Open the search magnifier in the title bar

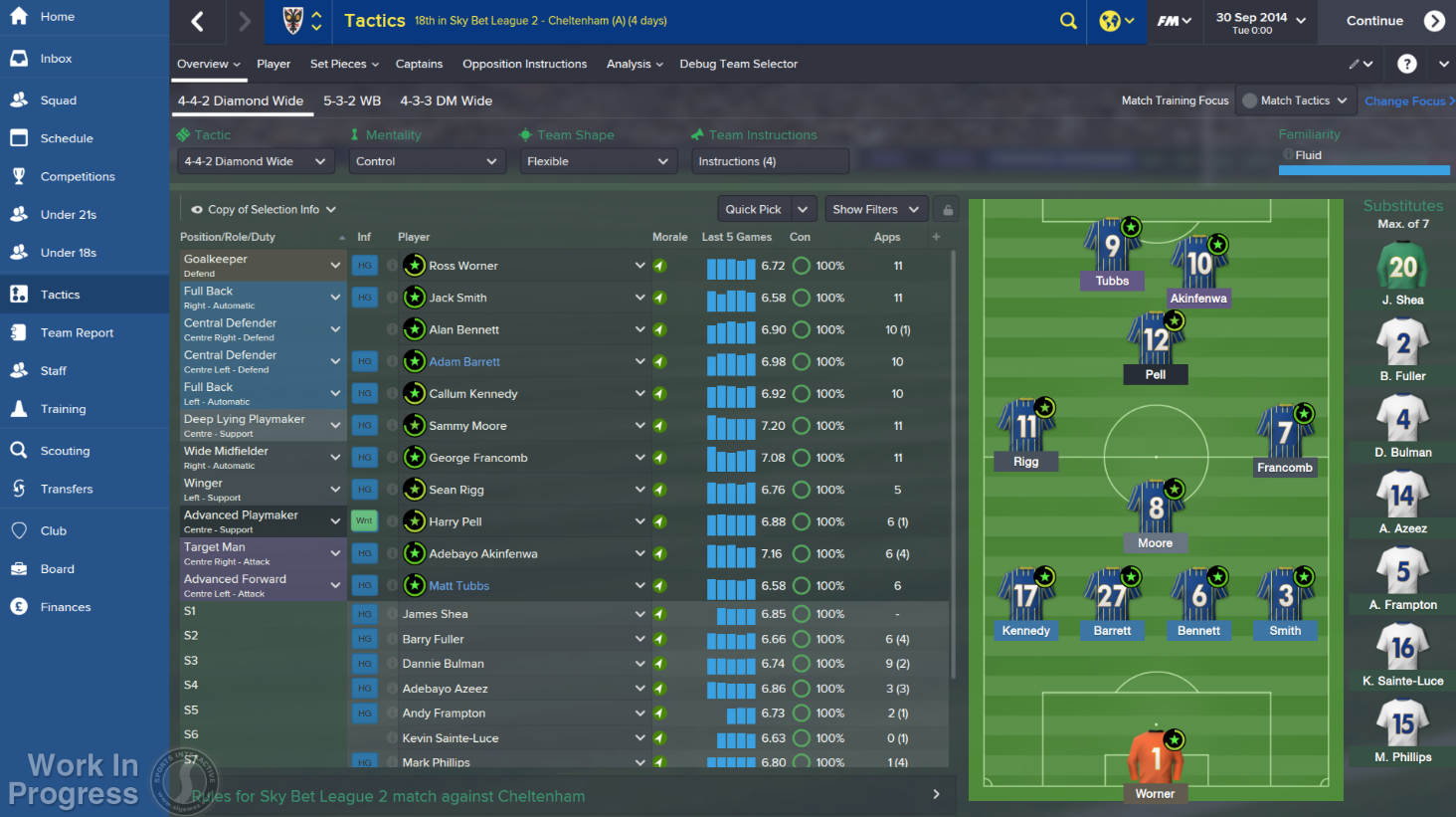(x=1068, y=20)
